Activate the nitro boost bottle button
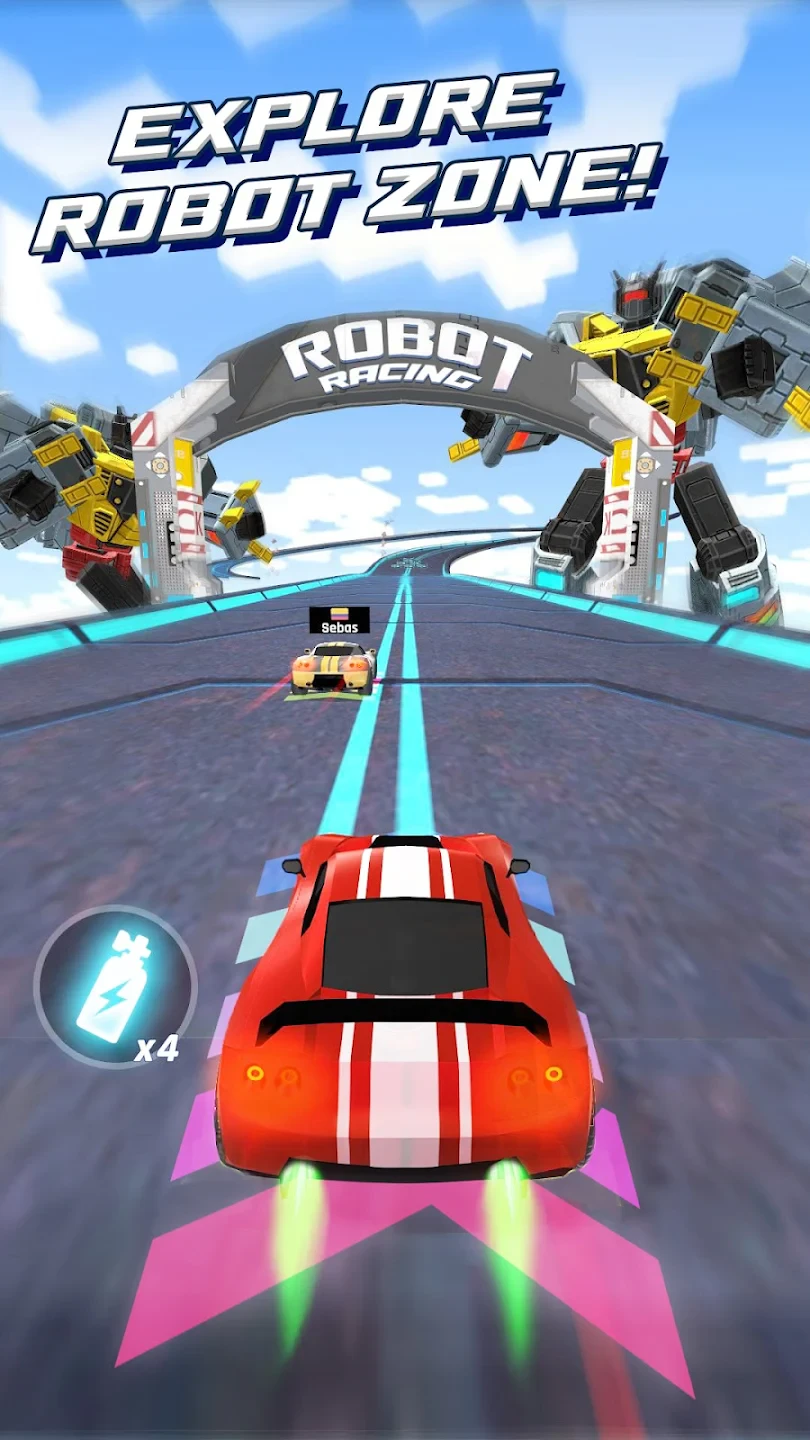Viewport: 810px width, 1440px height. 114,986
